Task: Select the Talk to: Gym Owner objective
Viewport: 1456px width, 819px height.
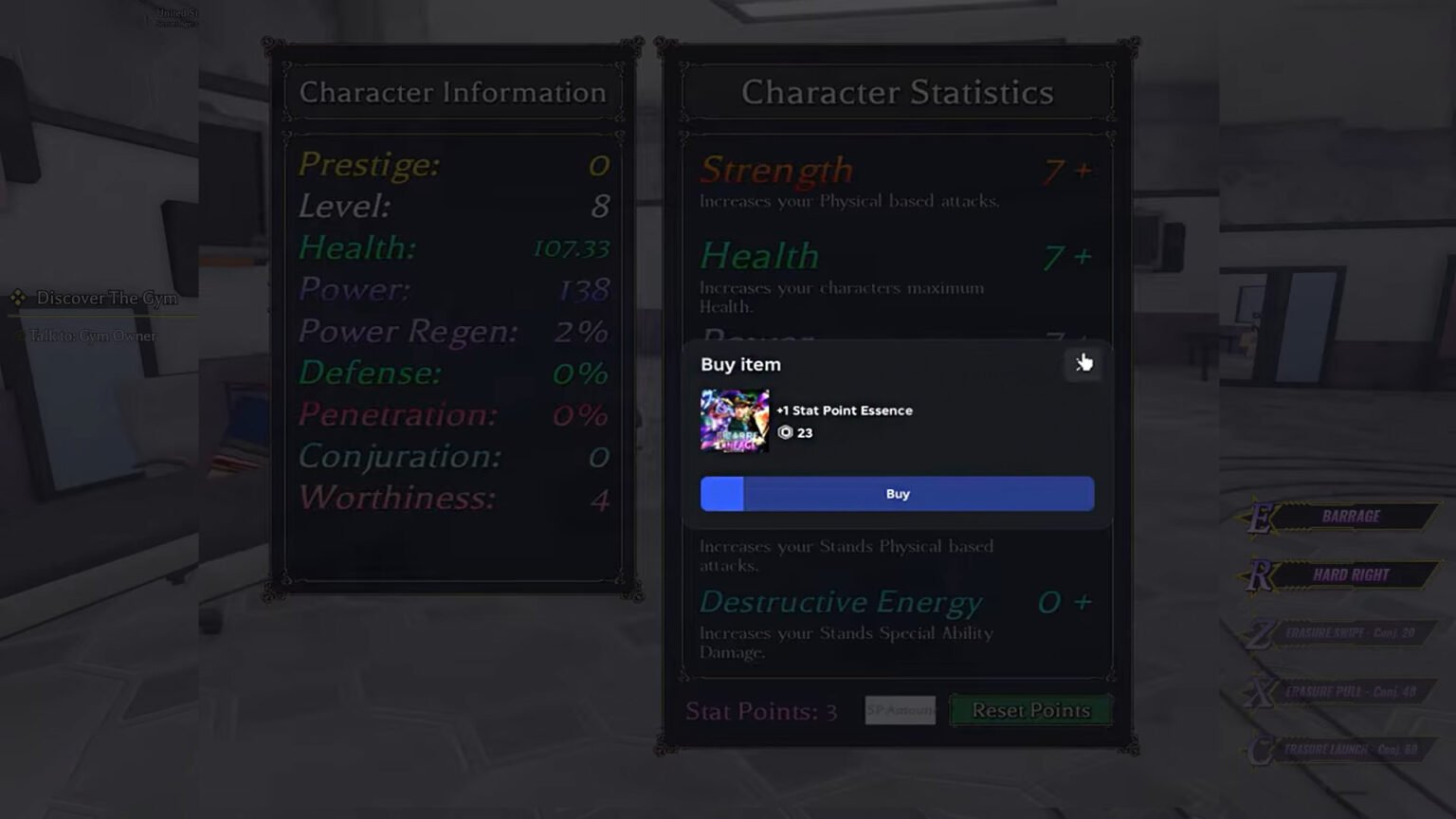Action: click(x=92, y=336)
